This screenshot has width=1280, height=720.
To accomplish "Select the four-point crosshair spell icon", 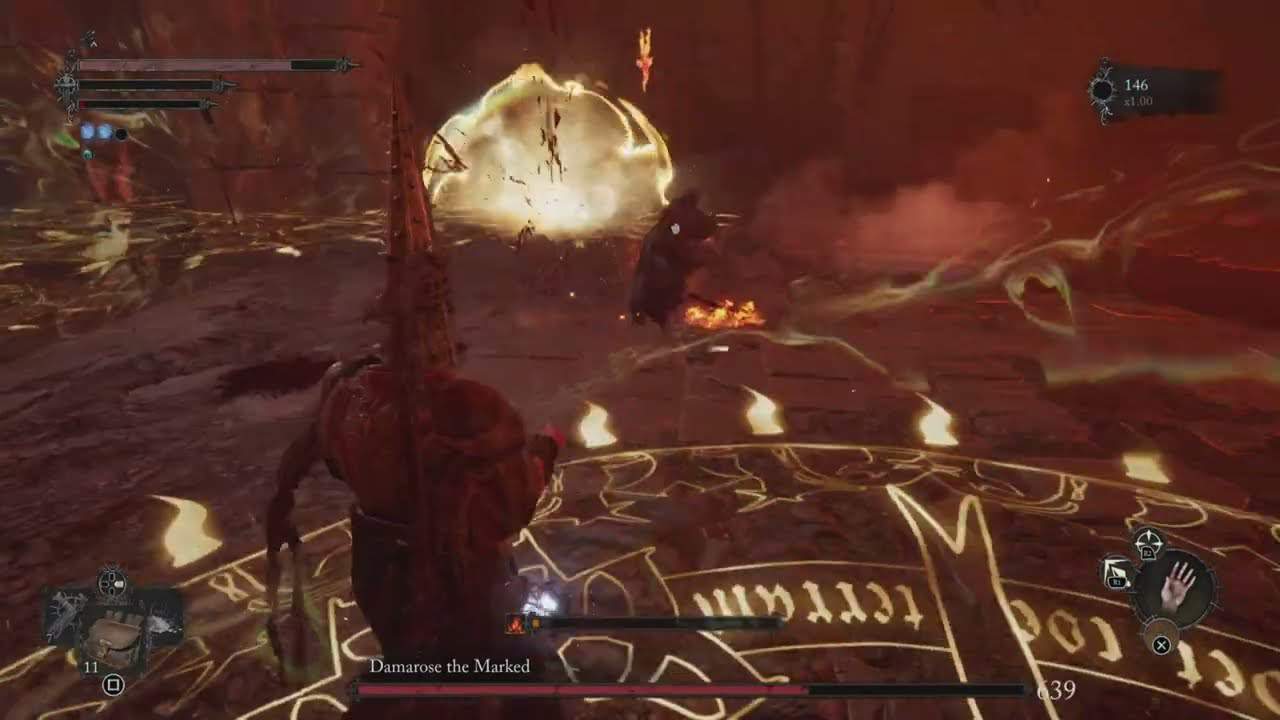I will pos(1148,543).
